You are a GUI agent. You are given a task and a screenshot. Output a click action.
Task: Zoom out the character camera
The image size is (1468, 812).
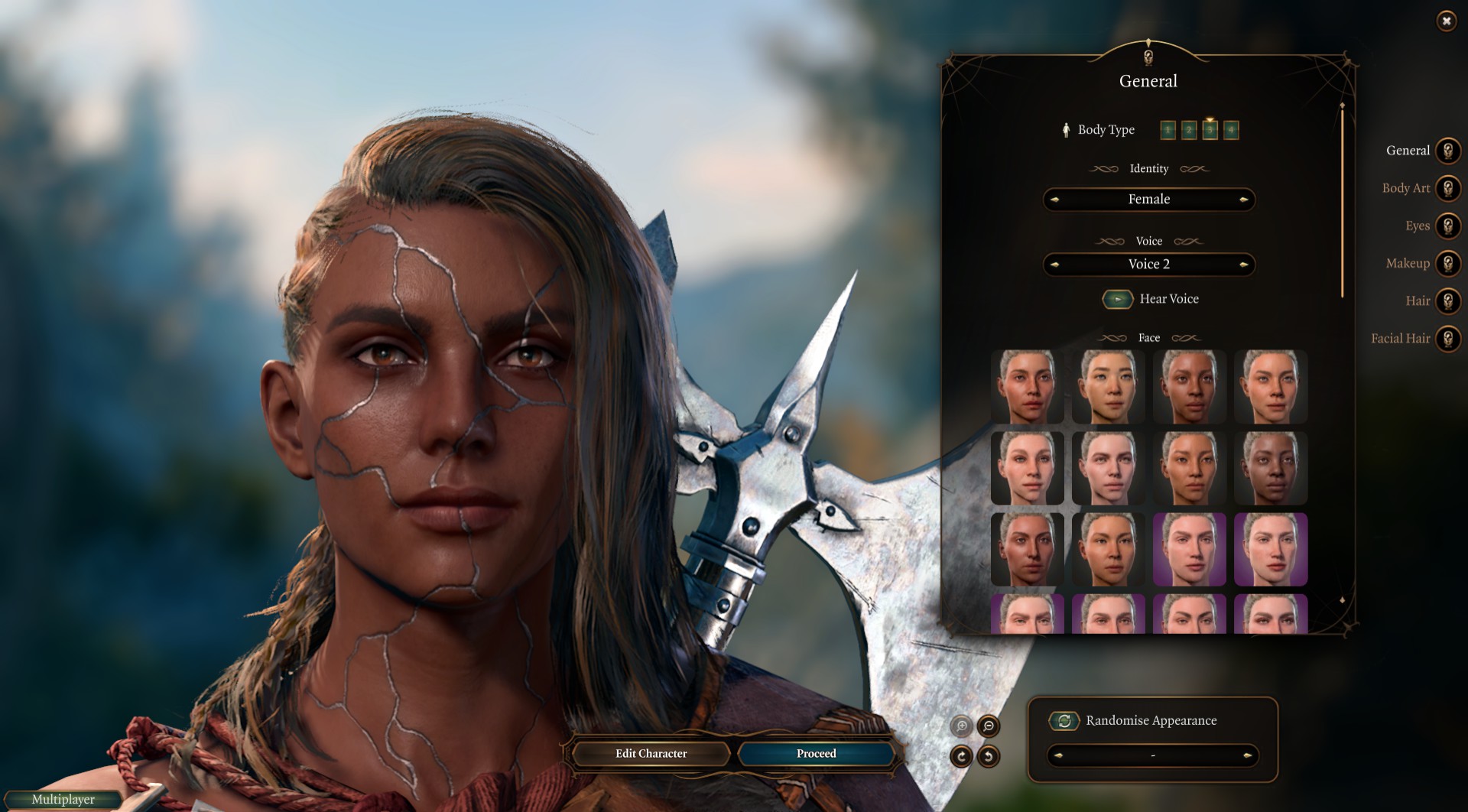point(988,726)
